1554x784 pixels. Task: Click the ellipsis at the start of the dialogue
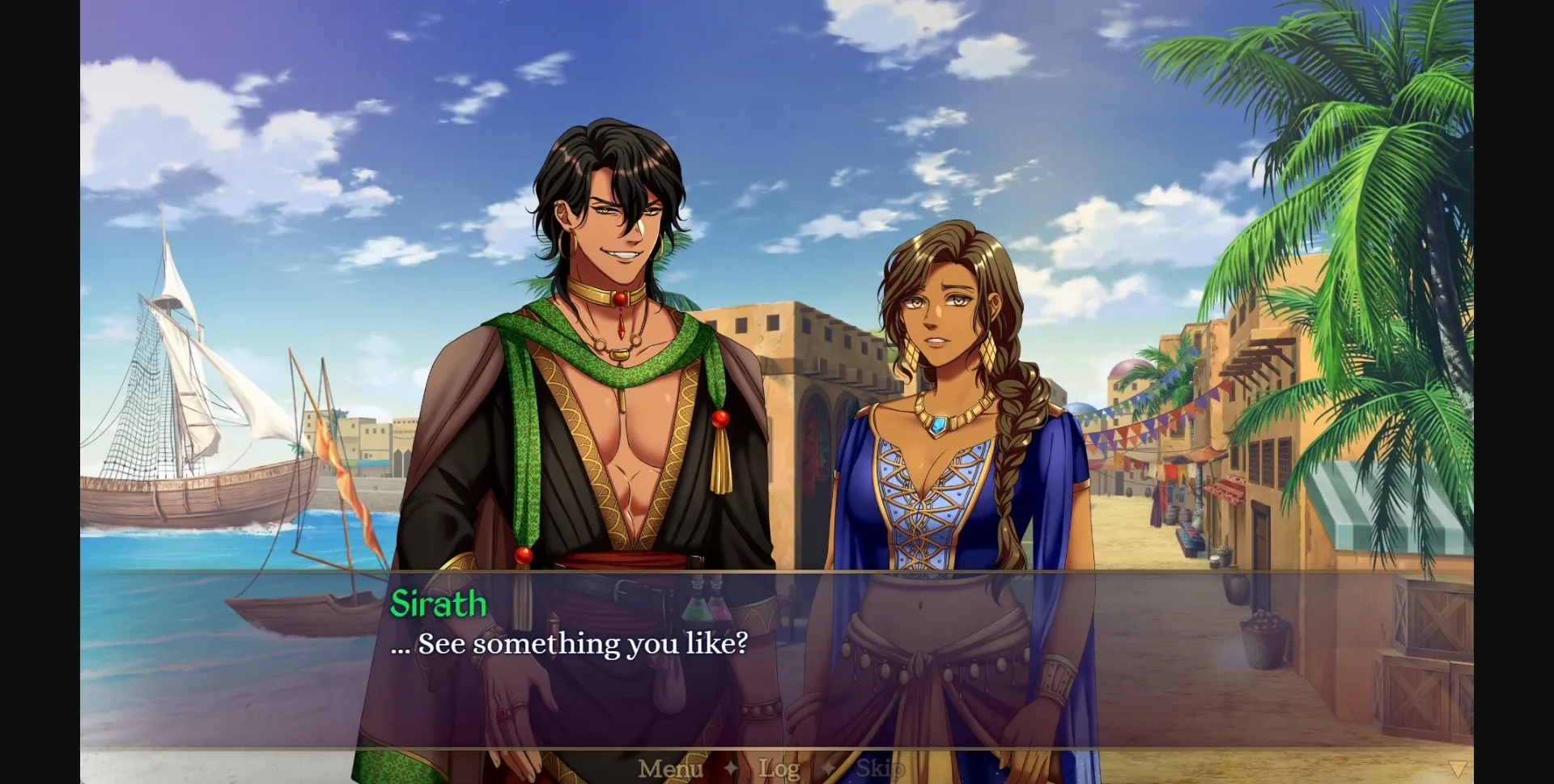[400, 644]
